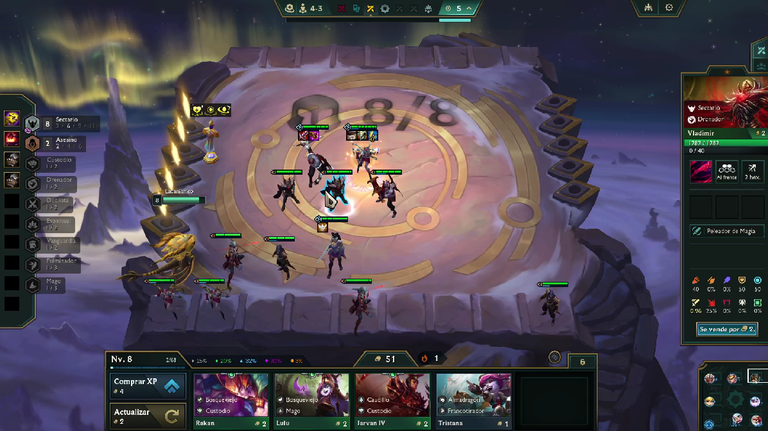
Task: Open the settings gear at top right
Action: (x=669, y=8)
